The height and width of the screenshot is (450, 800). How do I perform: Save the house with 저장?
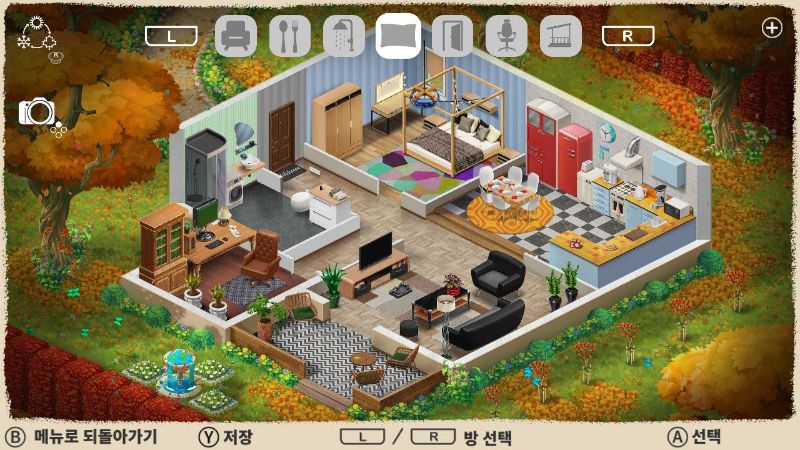pyautogui.click(x=225, y=437)
